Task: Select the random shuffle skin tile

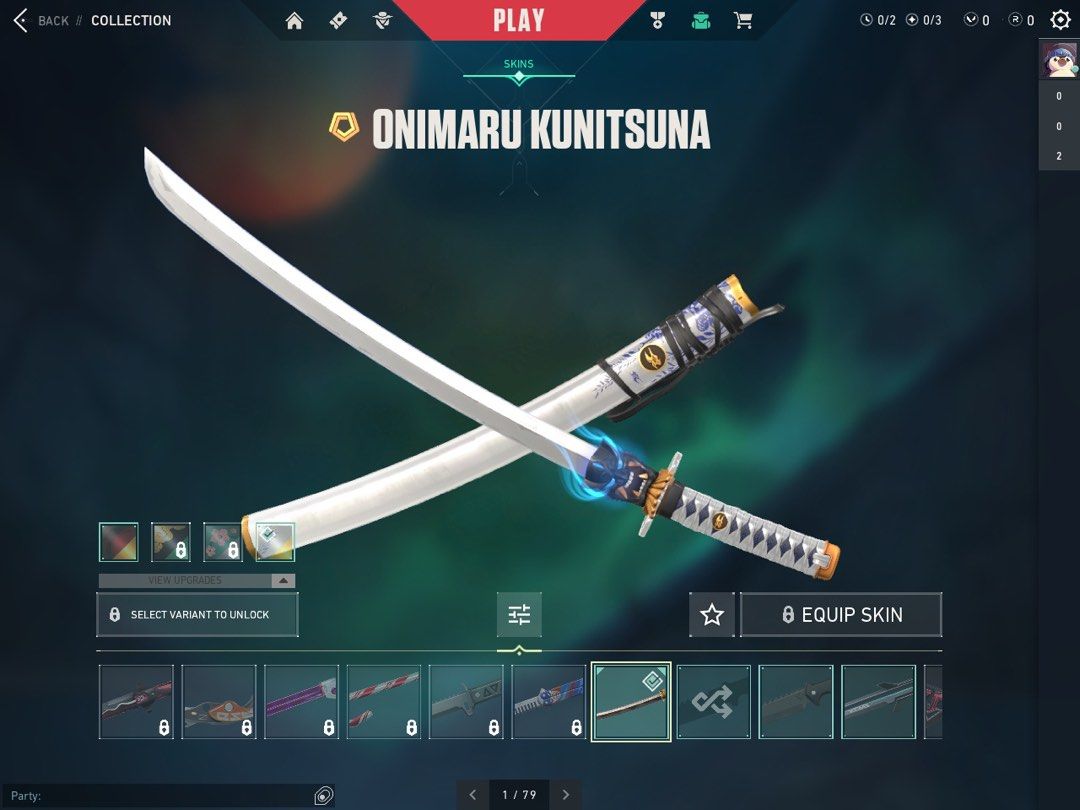Action: [714, 702]
